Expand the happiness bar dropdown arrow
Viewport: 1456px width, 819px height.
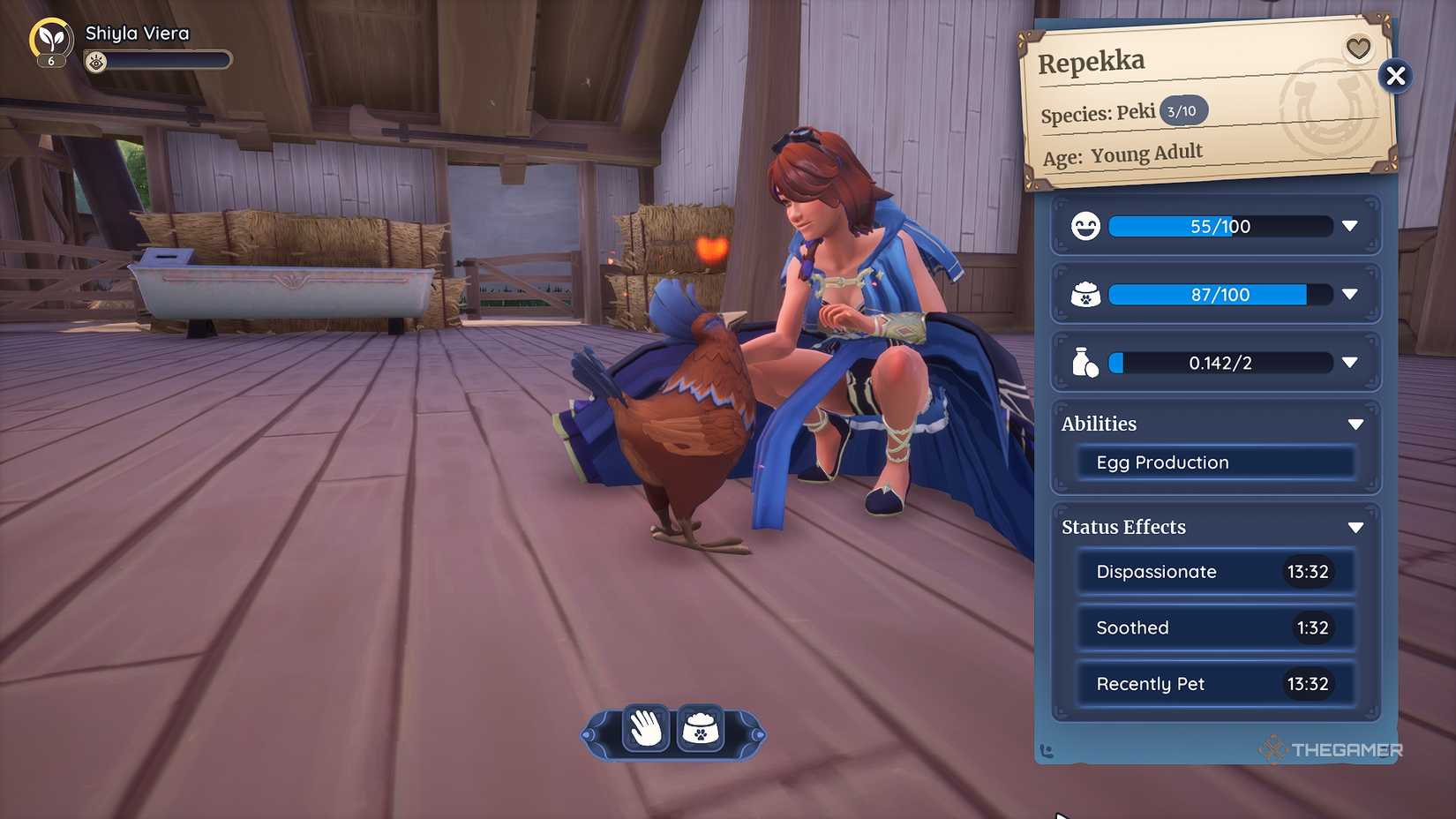coord(1349,226)
